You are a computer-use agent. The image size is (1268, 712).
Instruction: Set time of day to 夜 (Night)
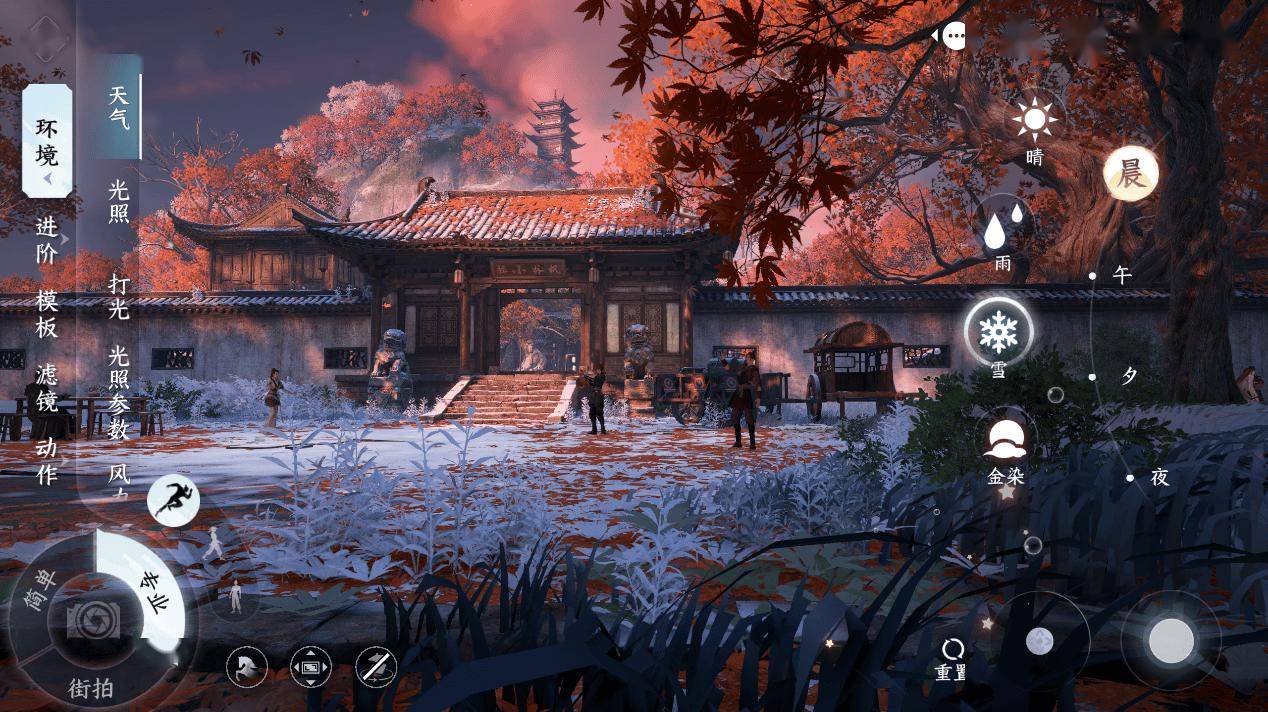(1158, 478)
